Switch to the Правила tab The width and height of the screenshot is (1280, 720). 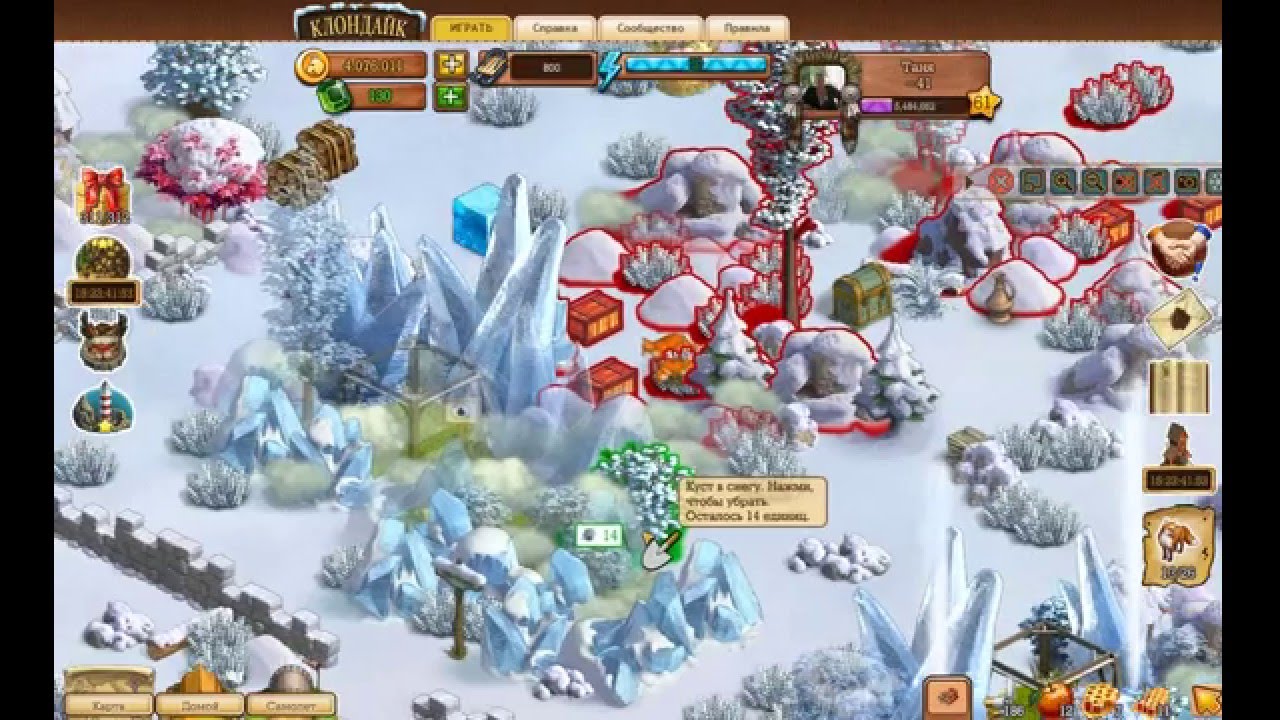click(x=746, y=28)
